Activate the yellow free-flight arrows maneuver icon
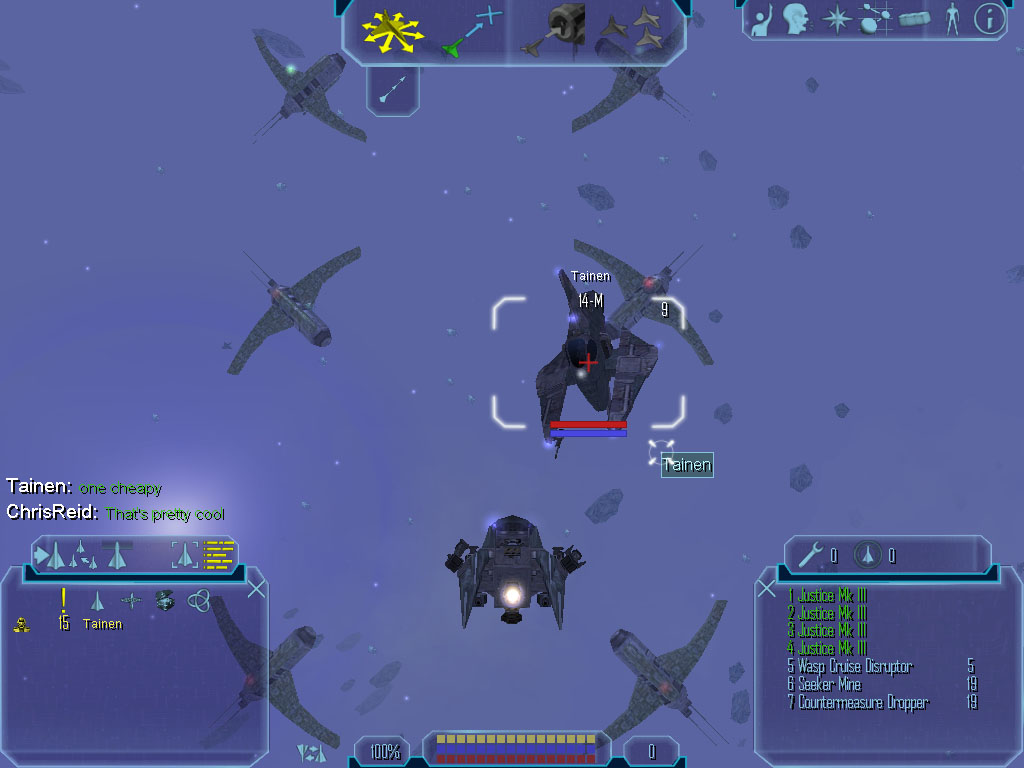This screenshot has width=1024, height=768. point(392,30)
